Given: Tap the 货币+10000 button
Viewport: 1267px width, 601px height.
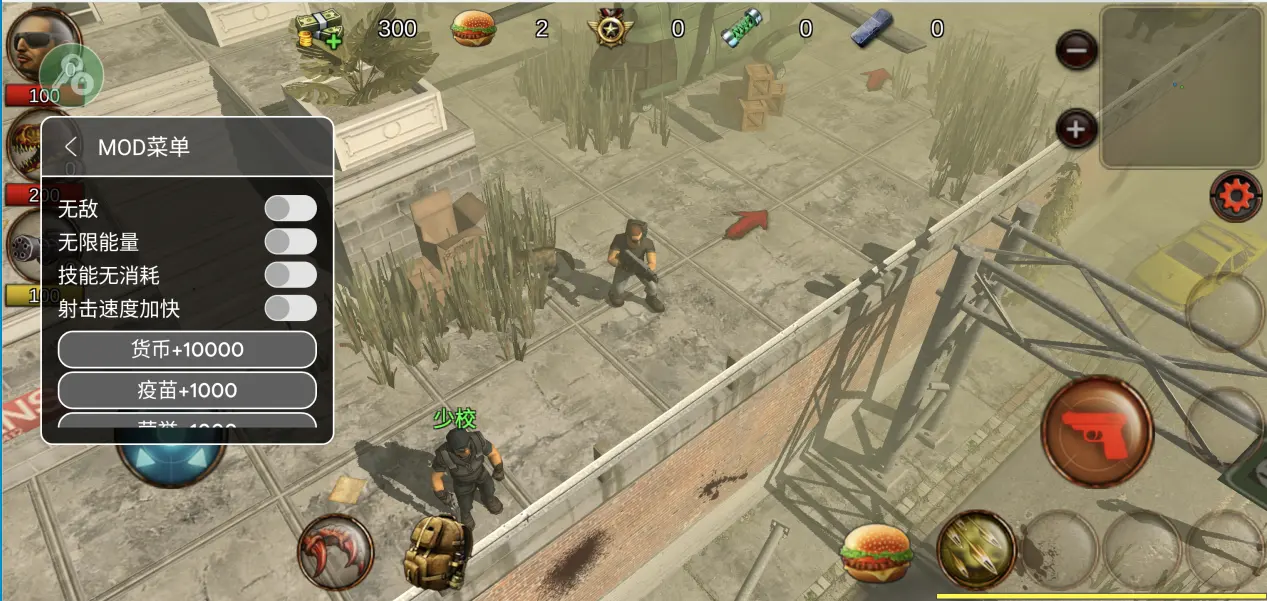Looking at the screenshot, I should (x=187, y=350).
